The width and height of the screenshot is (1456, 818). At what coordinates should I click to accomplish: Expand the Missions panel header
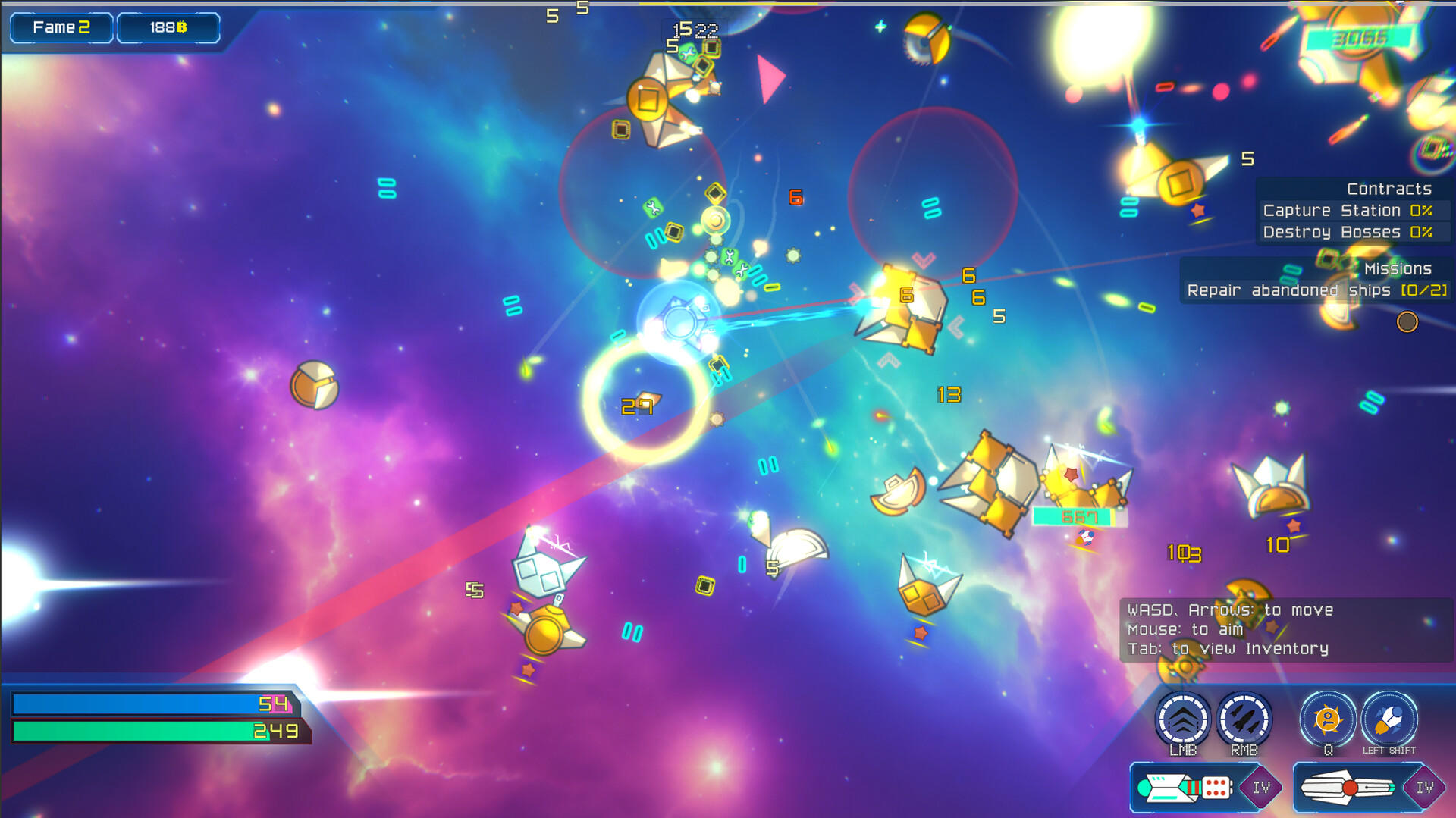tap(1398, 268)
